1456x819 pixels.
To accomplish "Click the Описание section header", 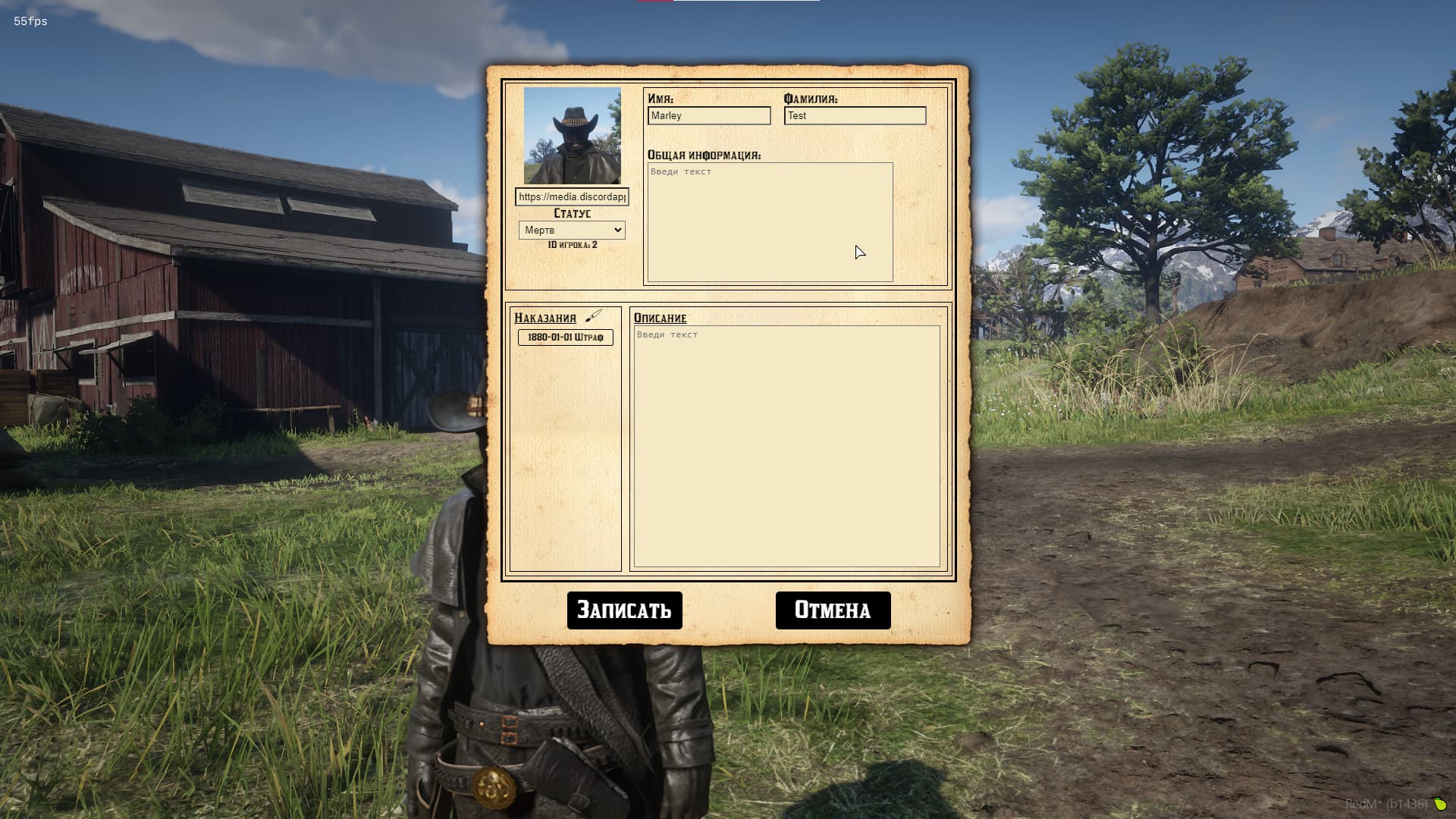I will coord(659,318).
